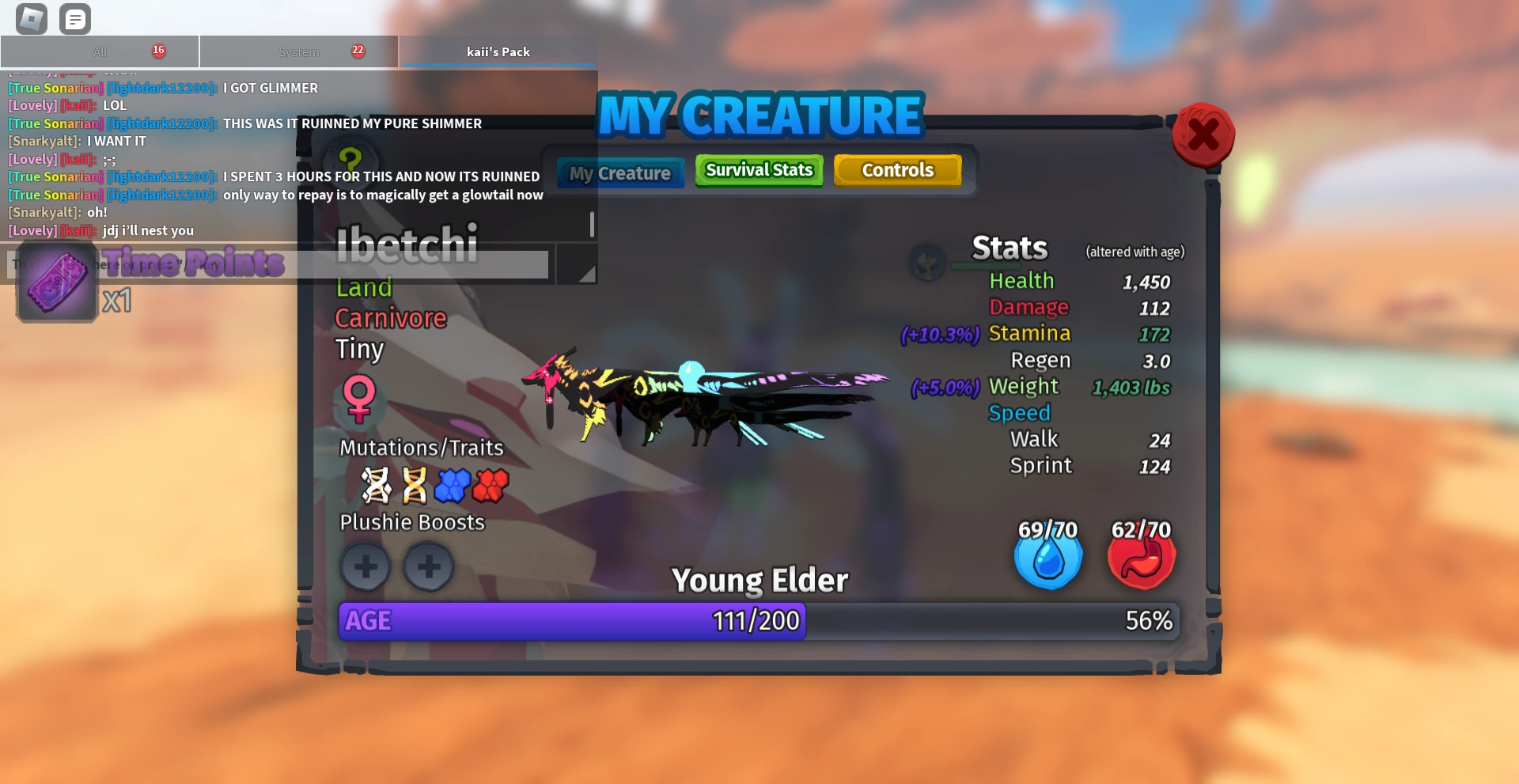
Task: Select the shimmer DNA mutation icon
Action: (377, 486)
